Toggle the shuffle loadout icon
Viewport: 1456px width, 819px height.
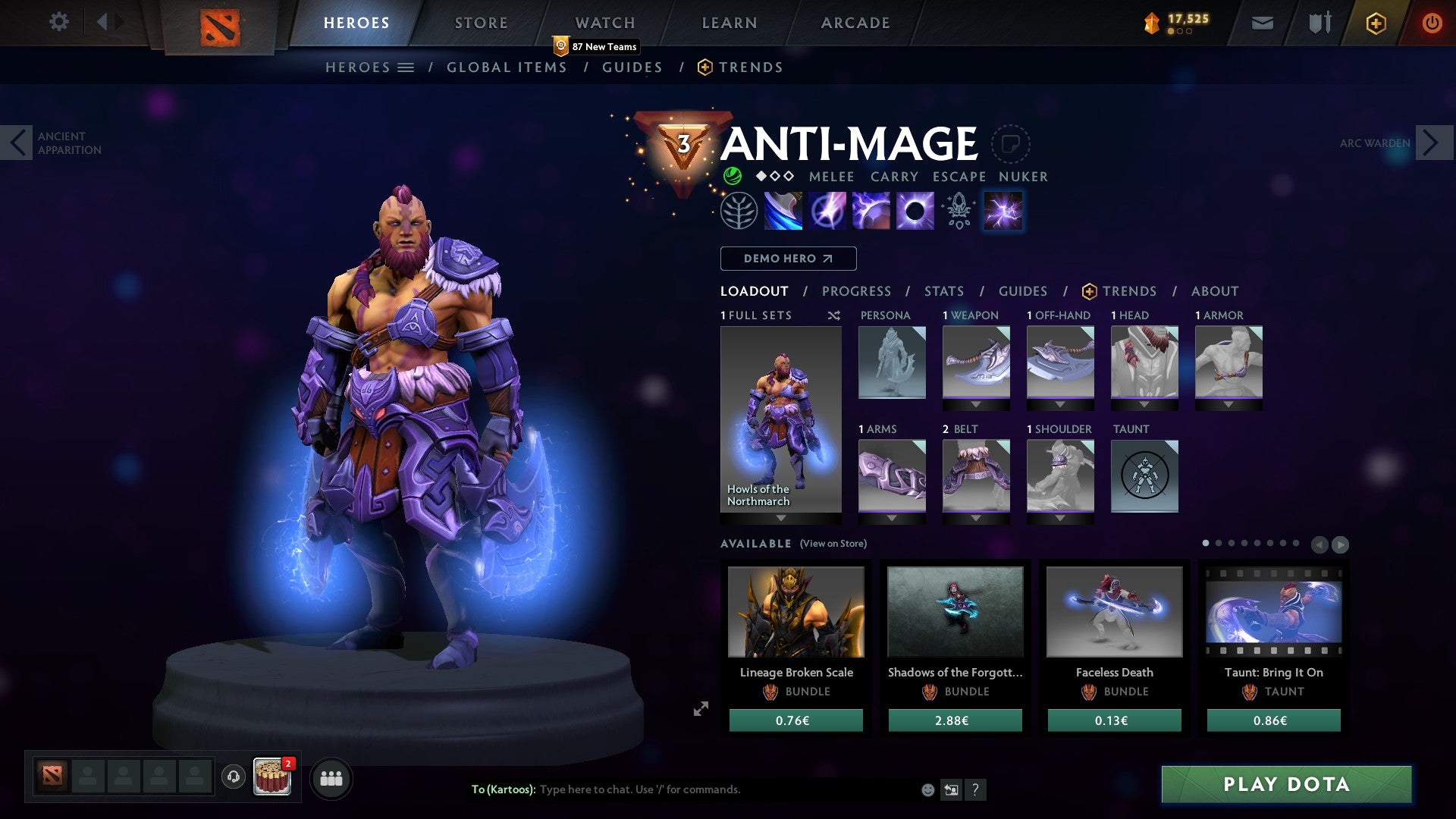click(x=834, y=315)
